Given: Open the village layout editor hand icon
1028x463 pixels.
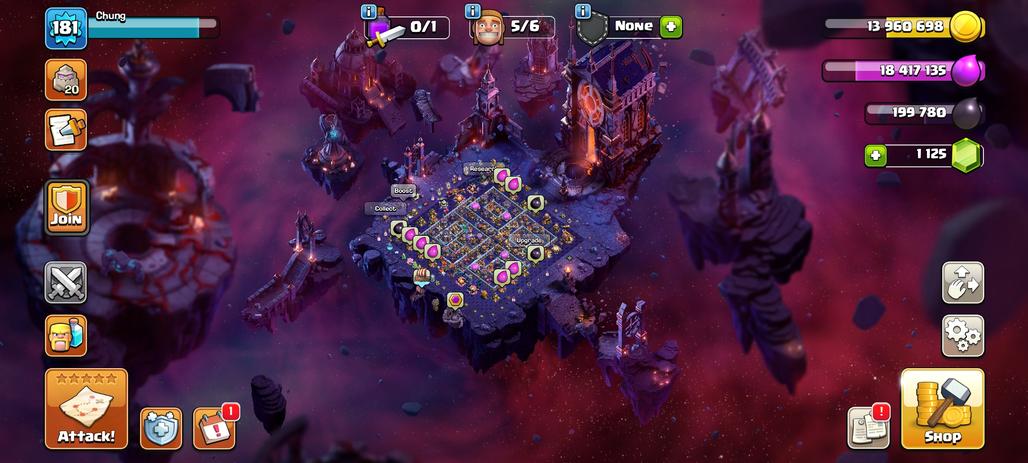Looking at the screenshot, I should coord(962,283).
